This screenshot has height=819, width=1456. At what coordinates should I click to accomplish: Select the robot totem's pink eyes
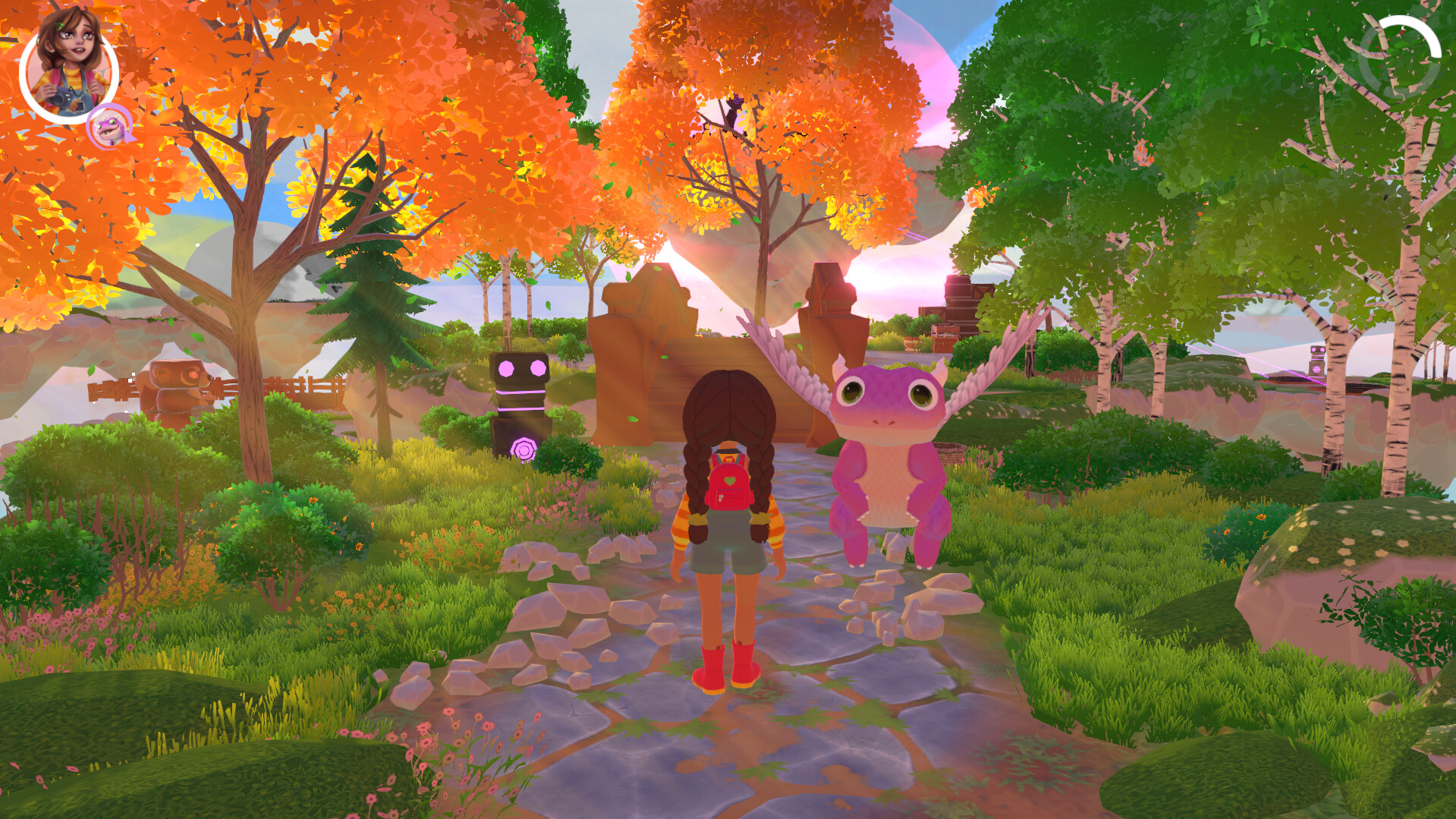[x=520, y=370]
